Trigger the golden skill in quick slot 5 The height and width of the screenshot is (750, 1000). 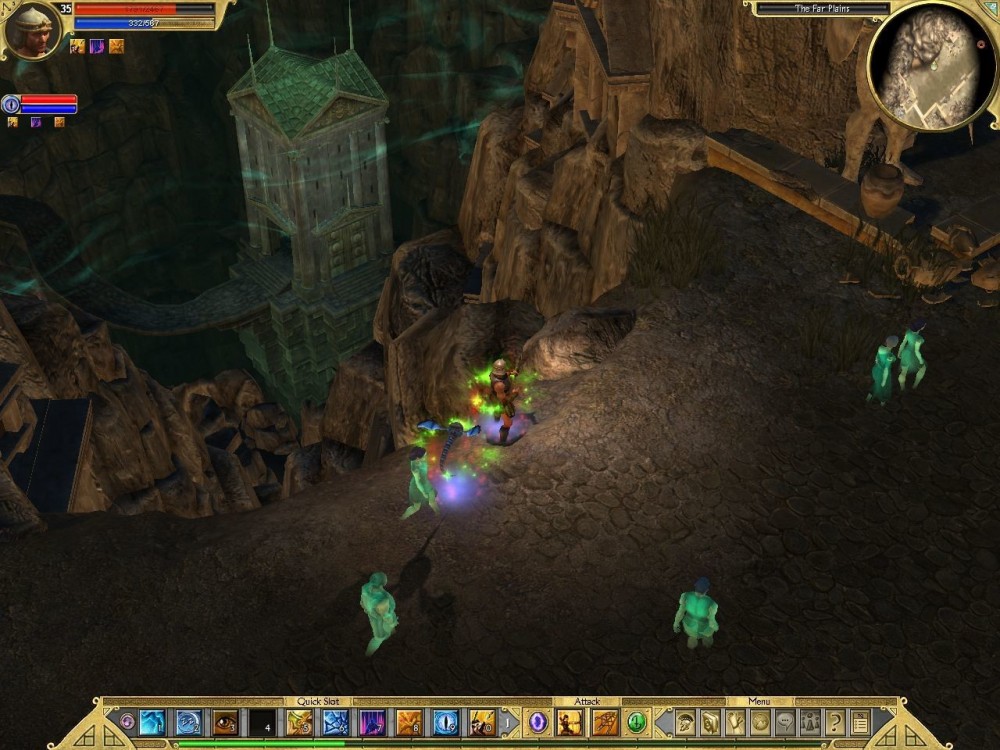(x=299, y=722)
